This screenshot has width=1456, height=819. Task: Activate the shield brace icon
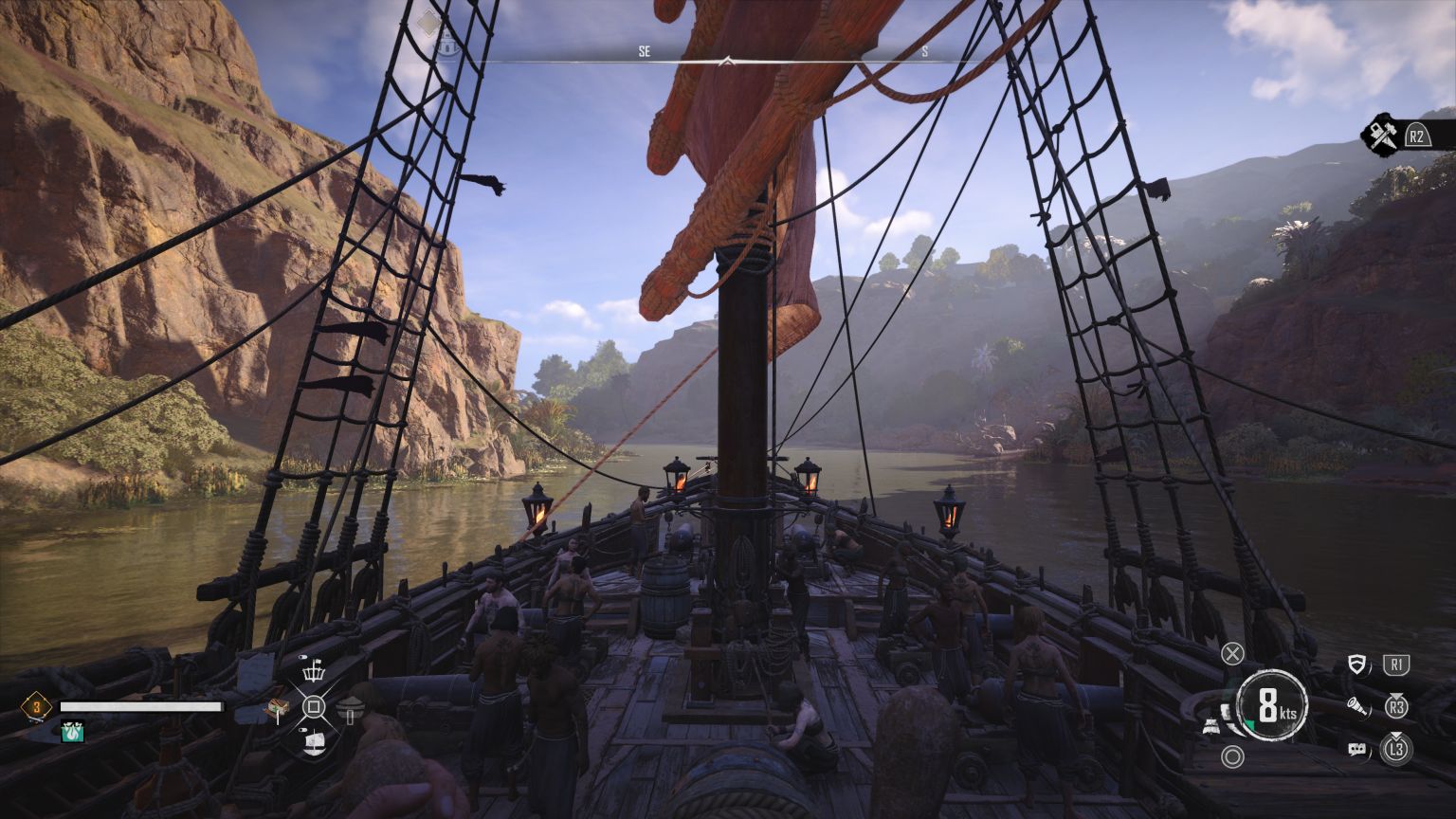point(1356,665)
